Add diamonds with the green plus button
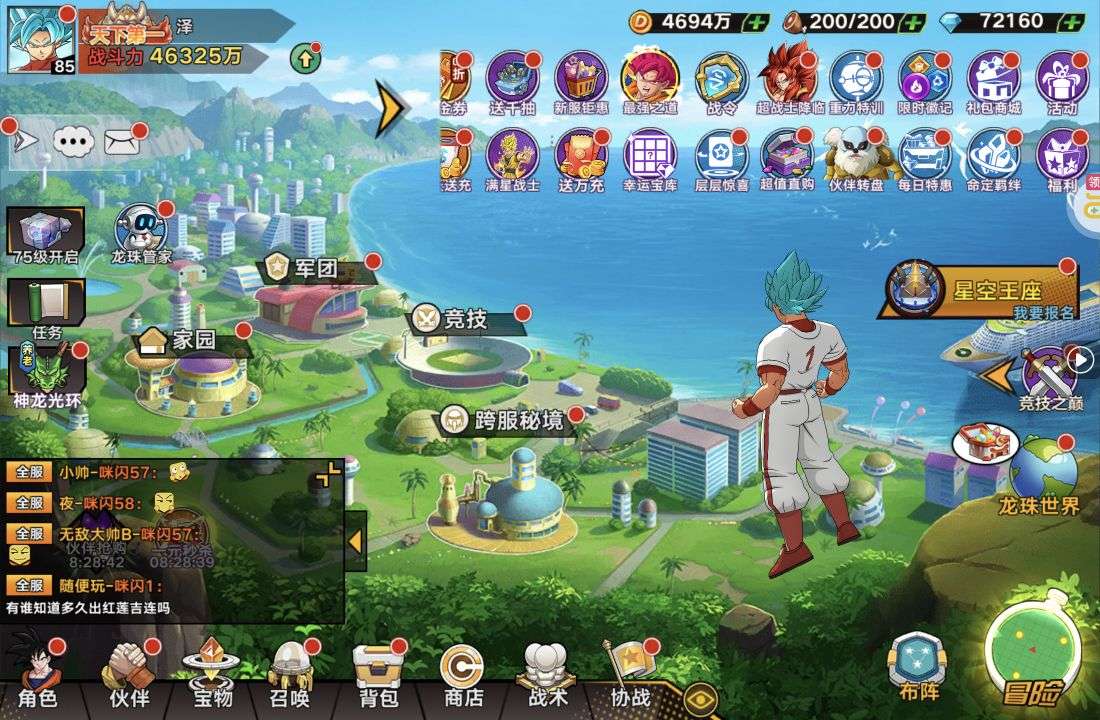 coord(1072,21)
